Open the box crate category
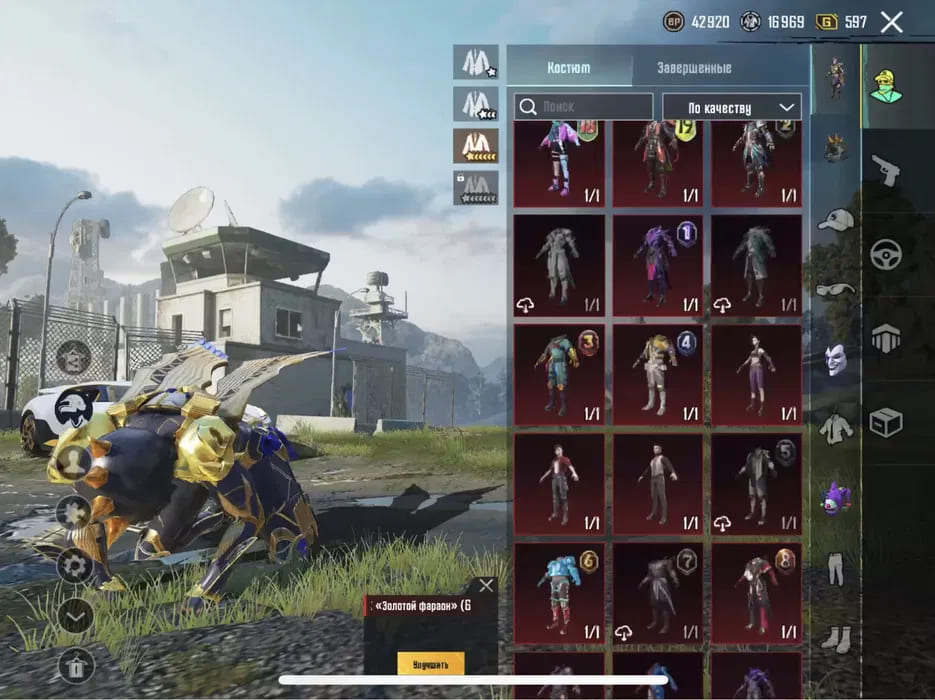Screen dimensions: 935x700 tap(885, 423)
